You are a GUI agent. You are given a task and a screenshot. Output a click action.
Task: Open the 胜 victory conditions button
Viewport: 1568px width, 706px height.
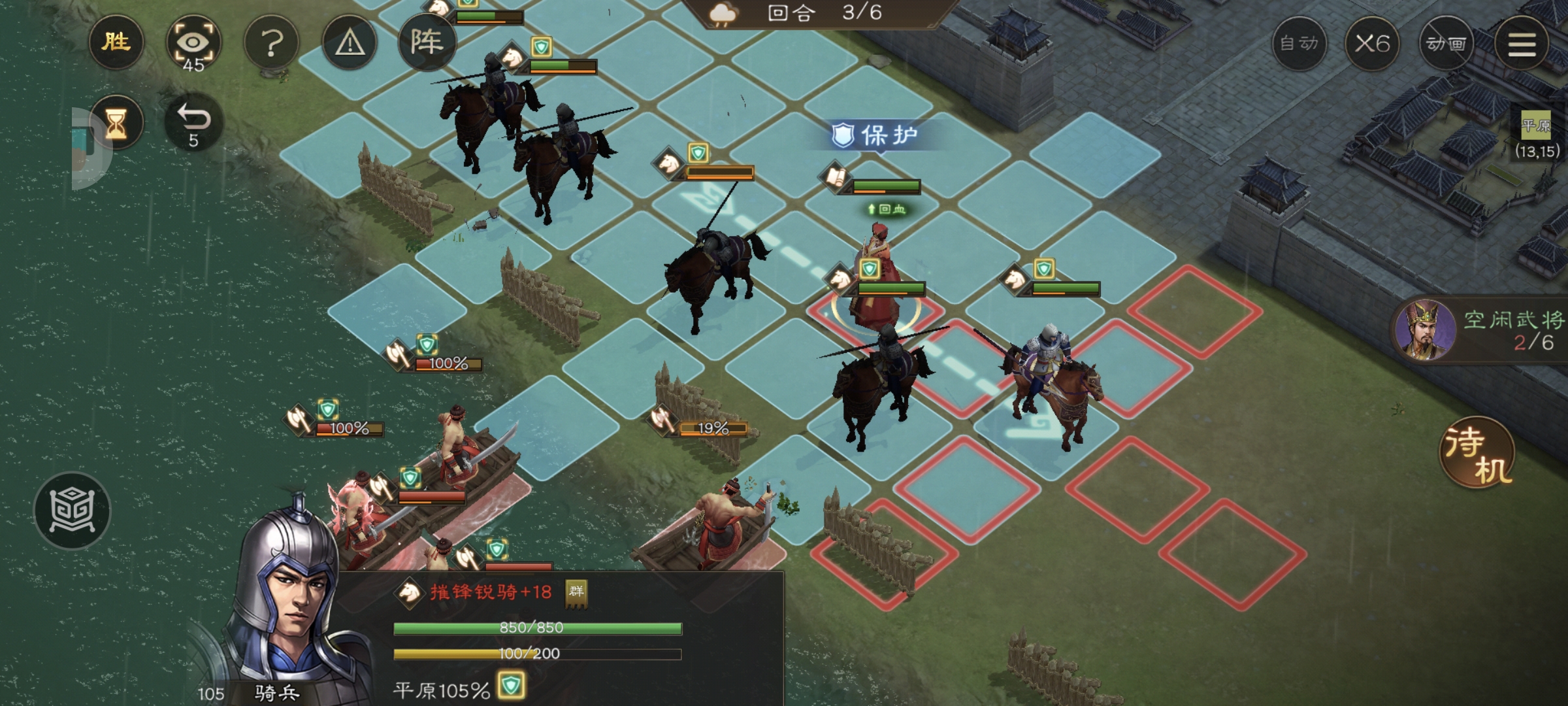click(116, 42)
